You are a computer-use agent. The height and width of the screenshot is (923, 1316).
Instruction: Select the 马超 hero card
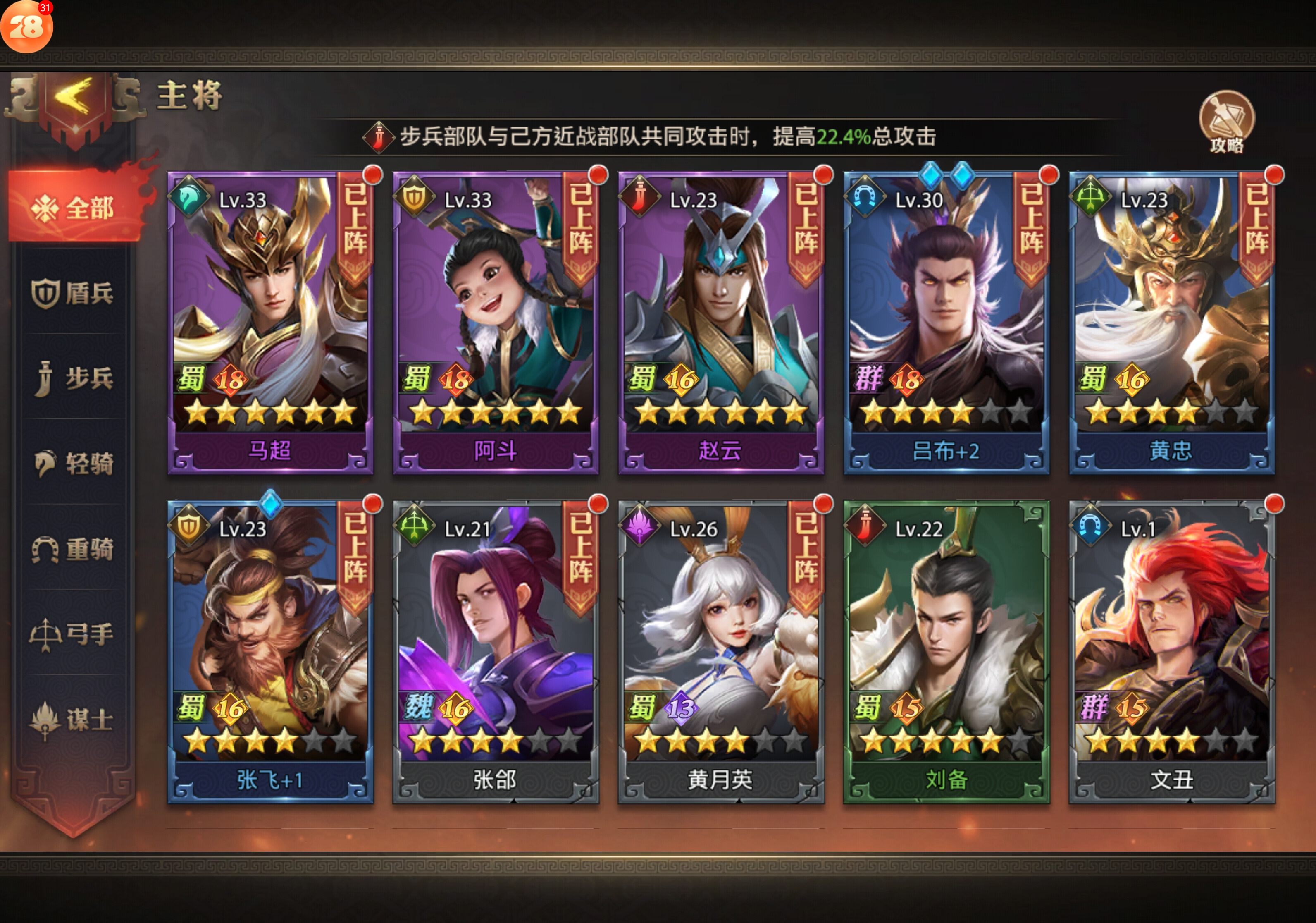point(270,323)
